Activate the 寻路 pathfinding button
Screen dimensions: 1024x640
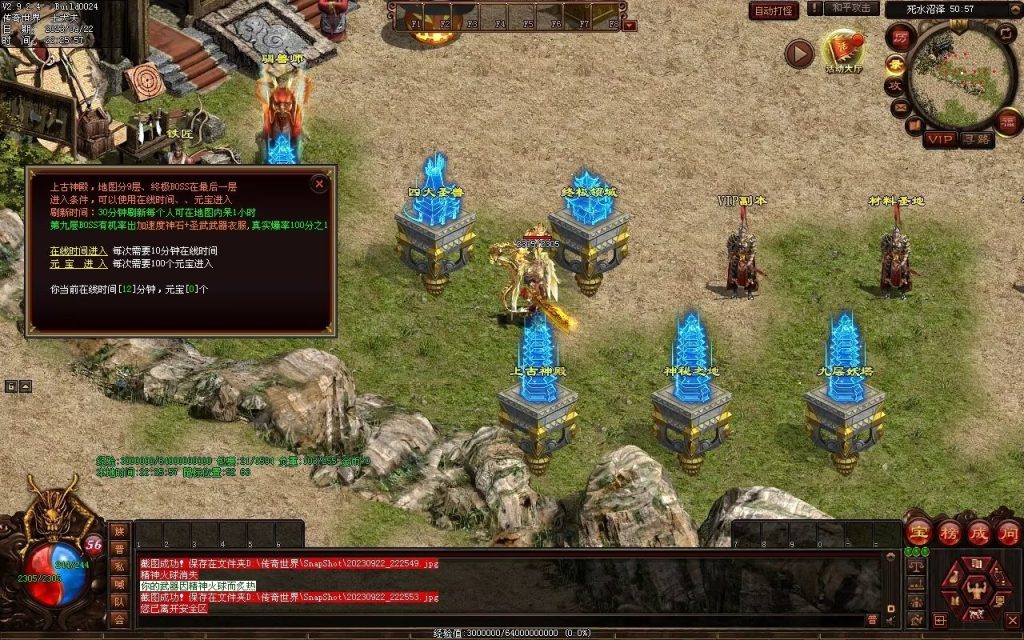(976, 139)
